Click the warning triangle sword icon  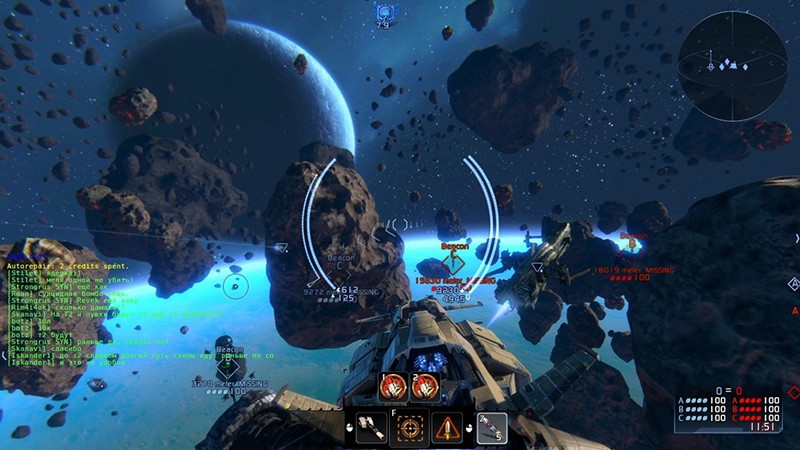(448, 427)
